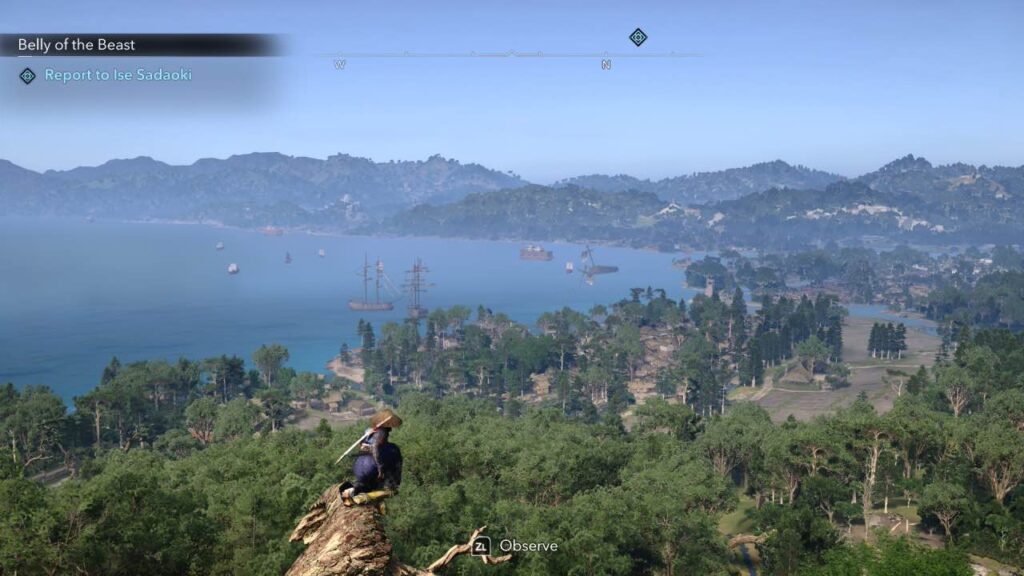
Task: Select the compass bar heading strip
Action: click(x=510, y=55)
